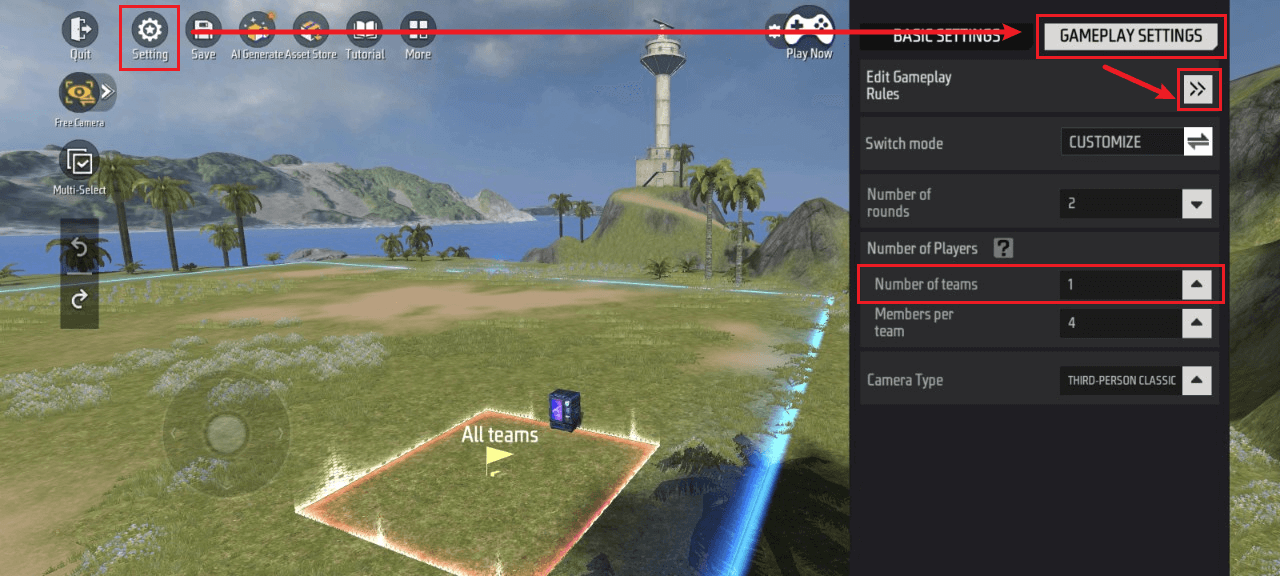Viewport: 1280px width, 576px height.
Task: Open the Tutorial book
Action: click(364, 30)
